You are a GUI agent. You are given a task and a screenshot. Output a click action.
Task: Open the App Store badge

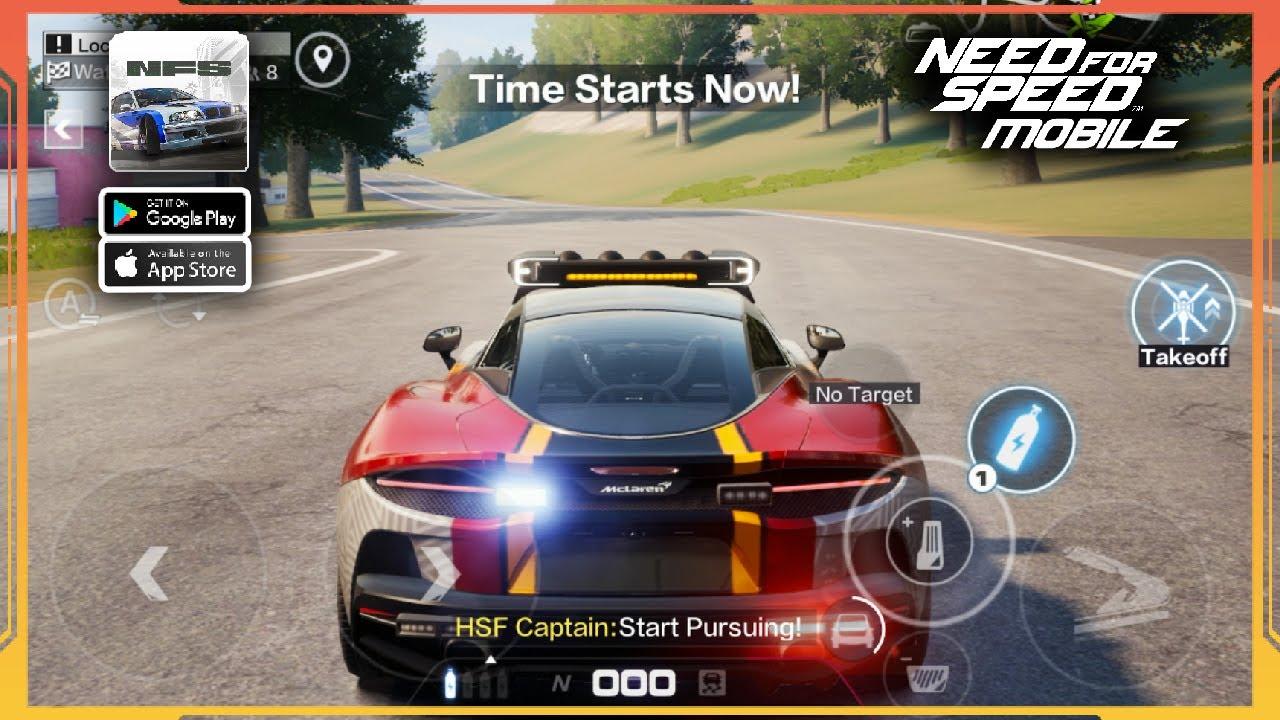pyautogui.click(x=175, y=263)
